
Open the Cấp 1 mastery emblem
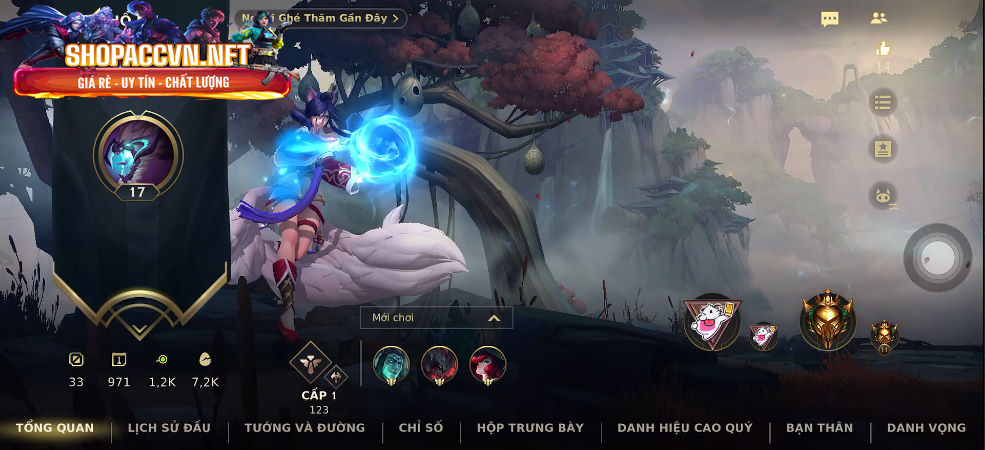click(x=310, y=363)
